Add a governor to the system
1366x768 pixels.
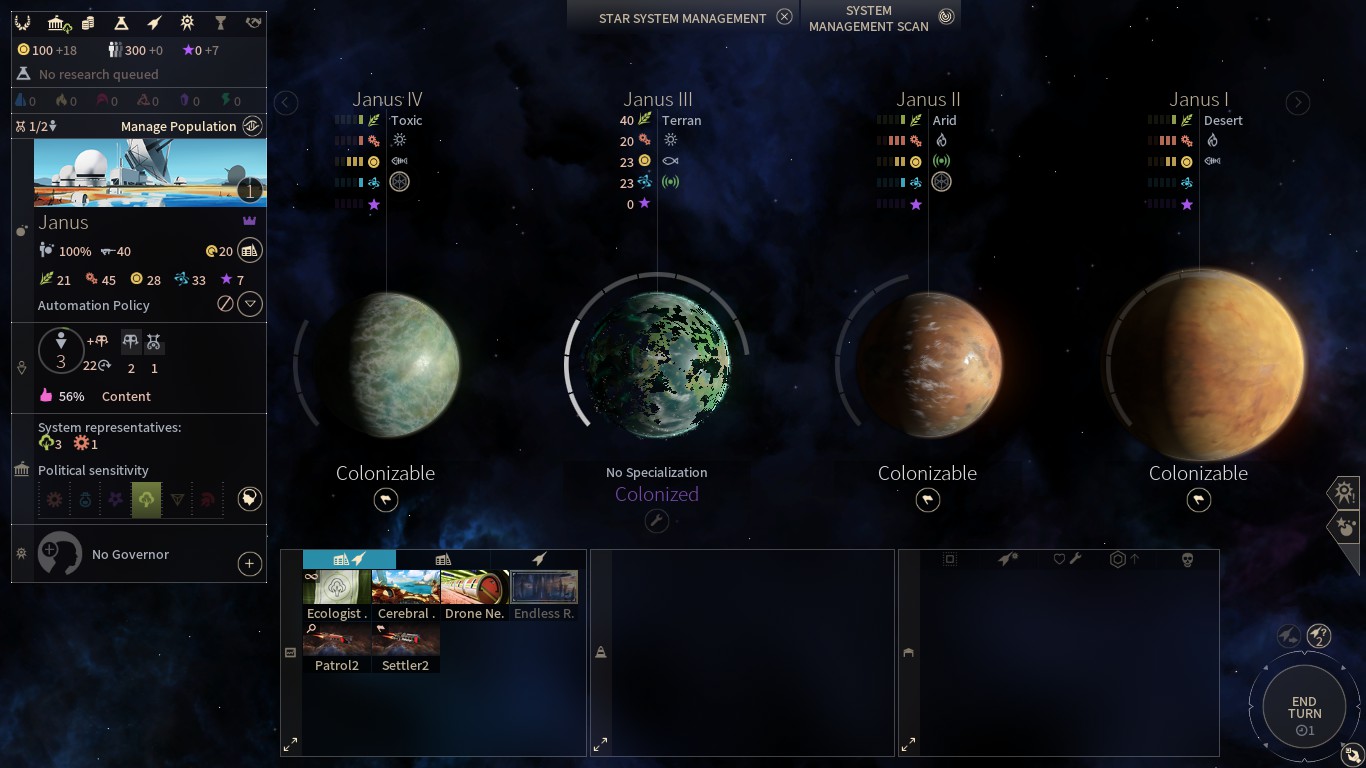coord(250,564)
